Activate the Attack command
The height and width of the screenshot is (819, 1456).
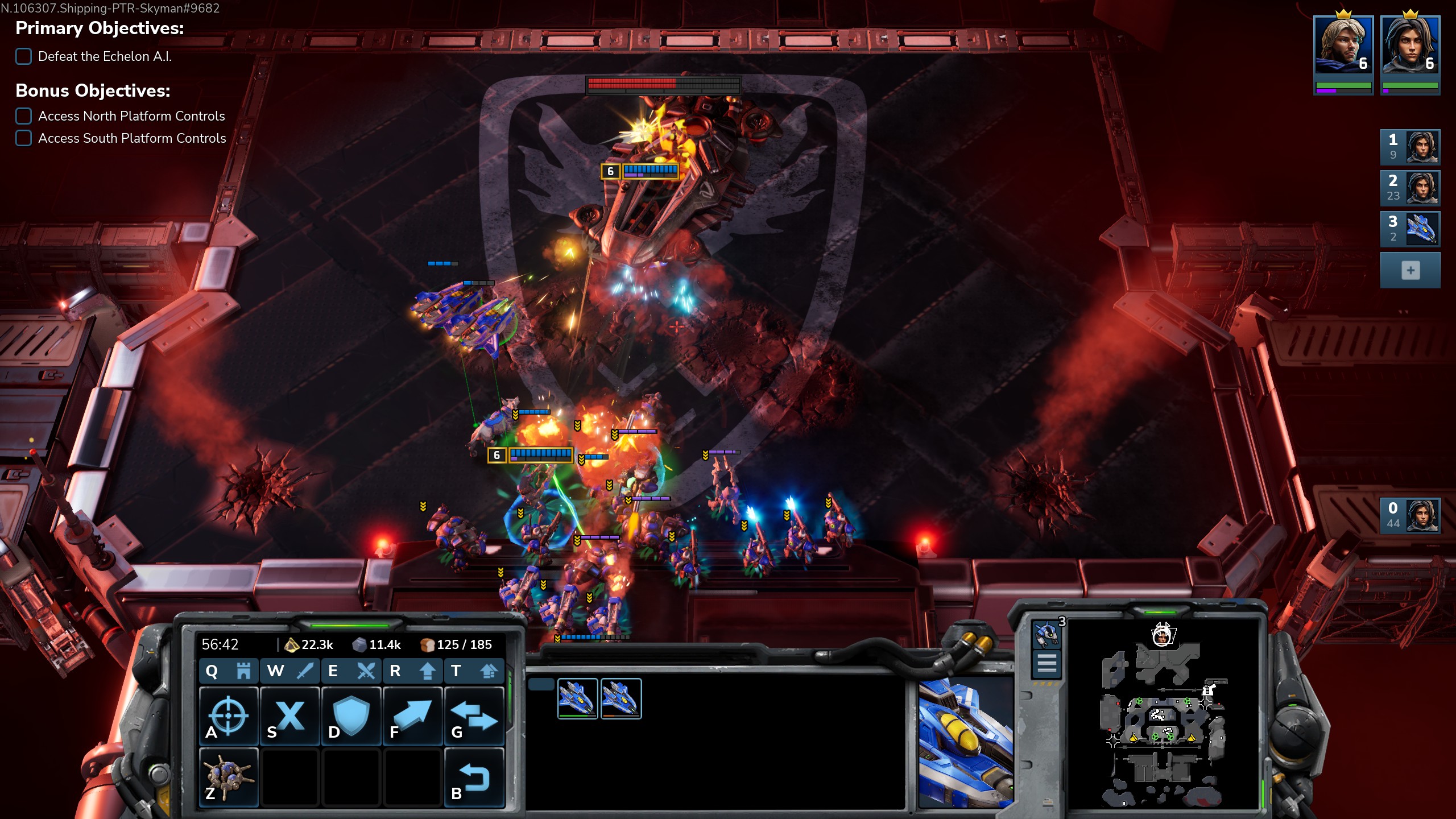[x=229, y=715]
